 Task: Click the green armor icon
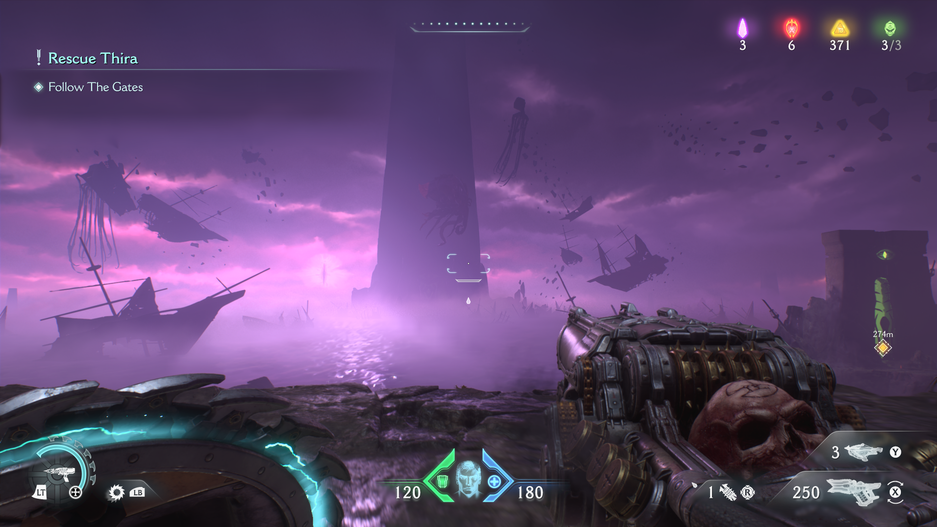click(442, 482)
